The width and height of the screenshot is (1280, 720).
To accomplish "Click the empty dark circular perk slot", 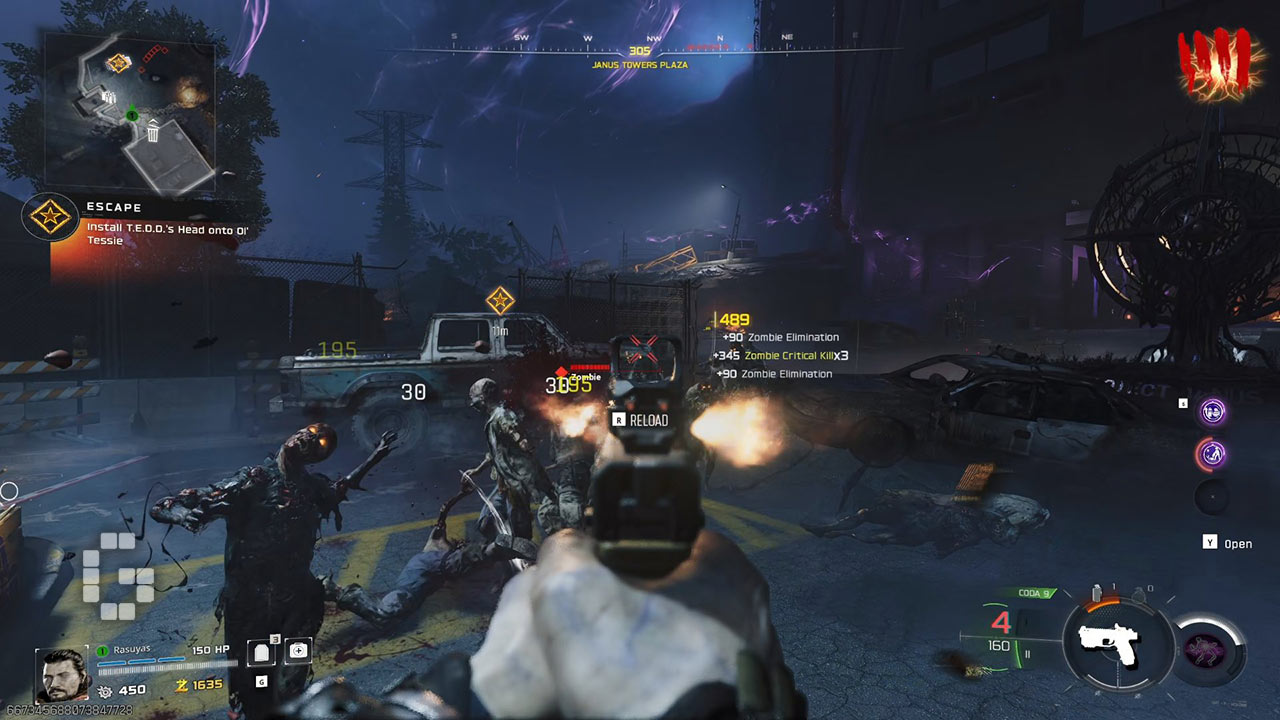I will coord(1213,497).
